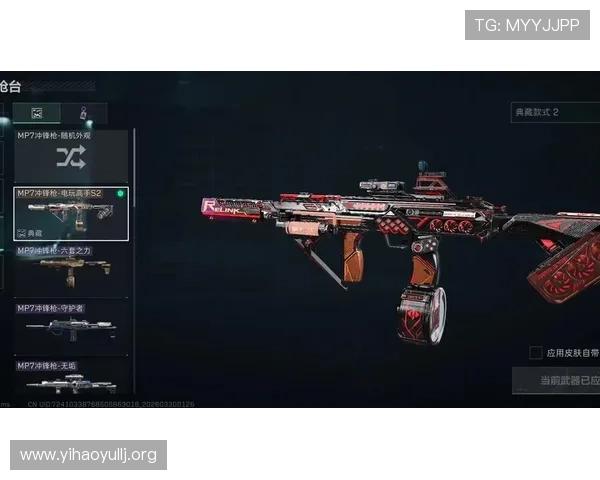Select the MP7 六套之力 skin
Viewport: 600px width, 480px height.
(x=71, y=272)
